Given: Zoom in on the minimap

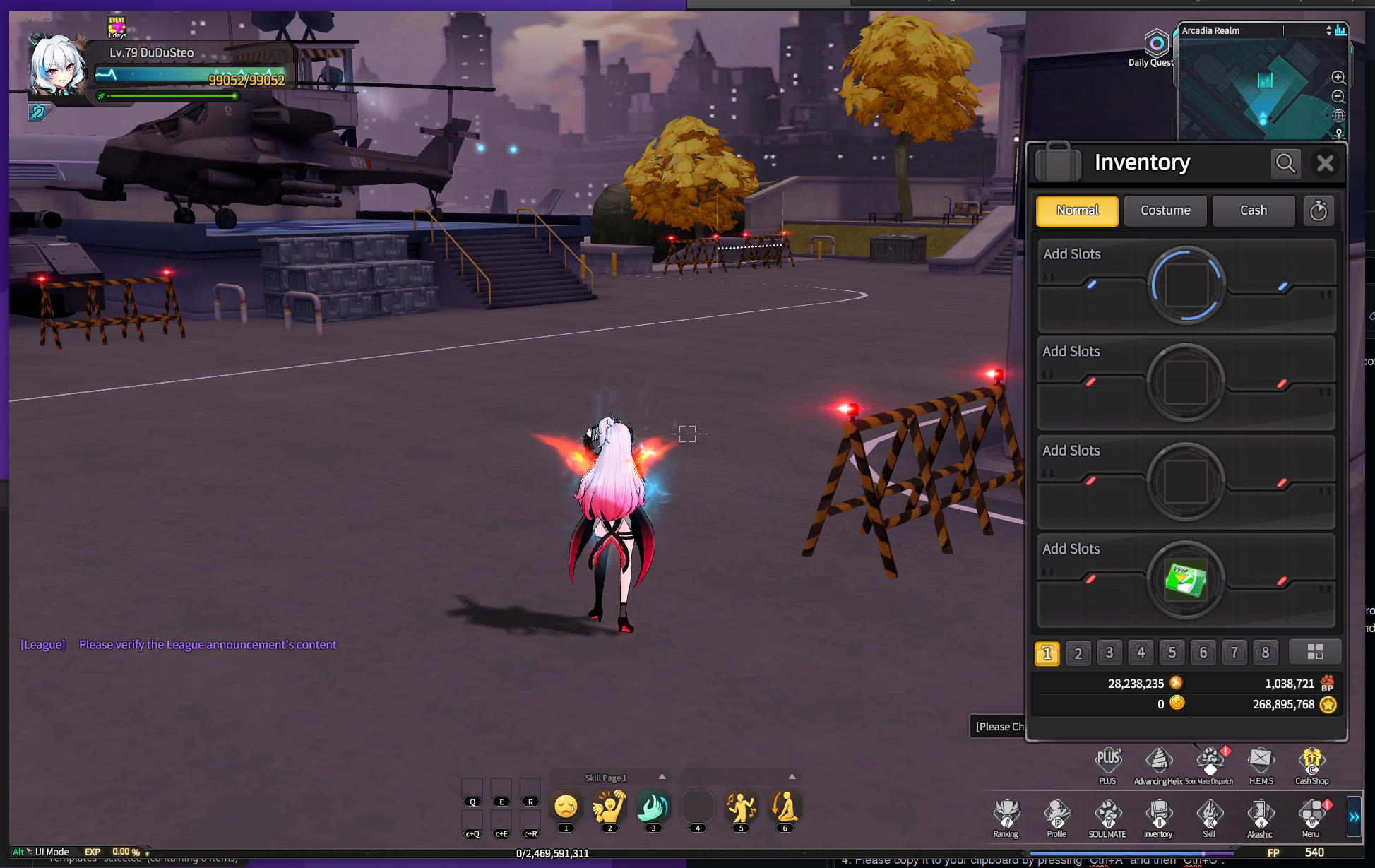Looking at the screenshot, I should (x=1338, y=78).
